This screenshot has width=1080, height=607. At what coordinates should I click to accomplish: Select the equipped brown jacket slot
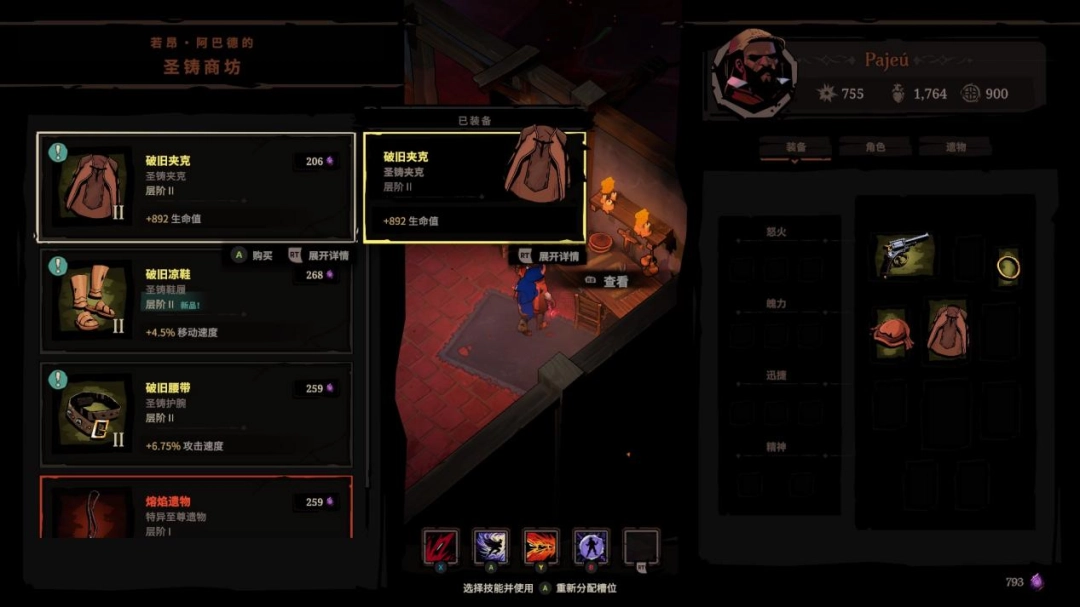[x=947, y=331]
